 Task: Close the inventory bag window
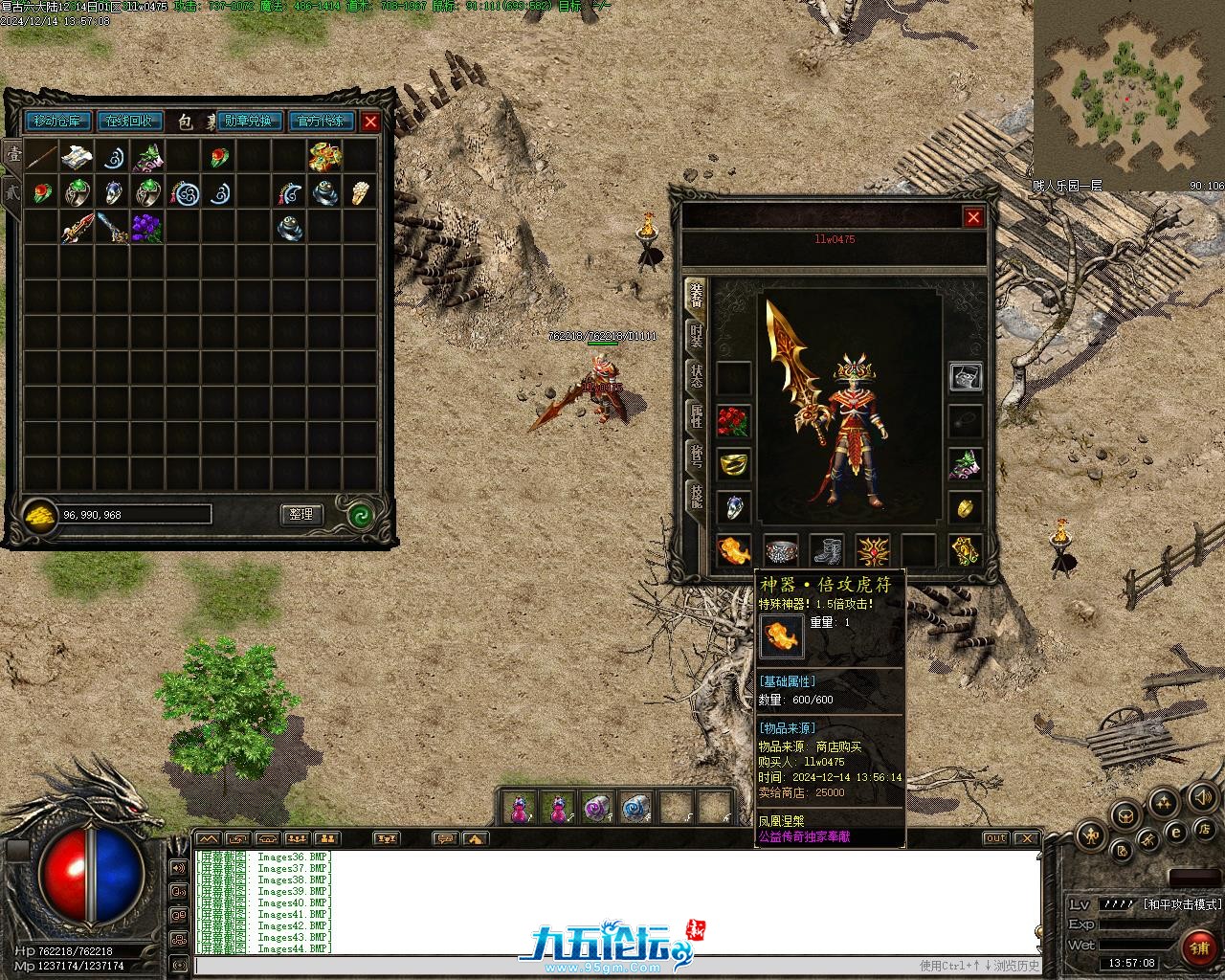pos(370,122)
